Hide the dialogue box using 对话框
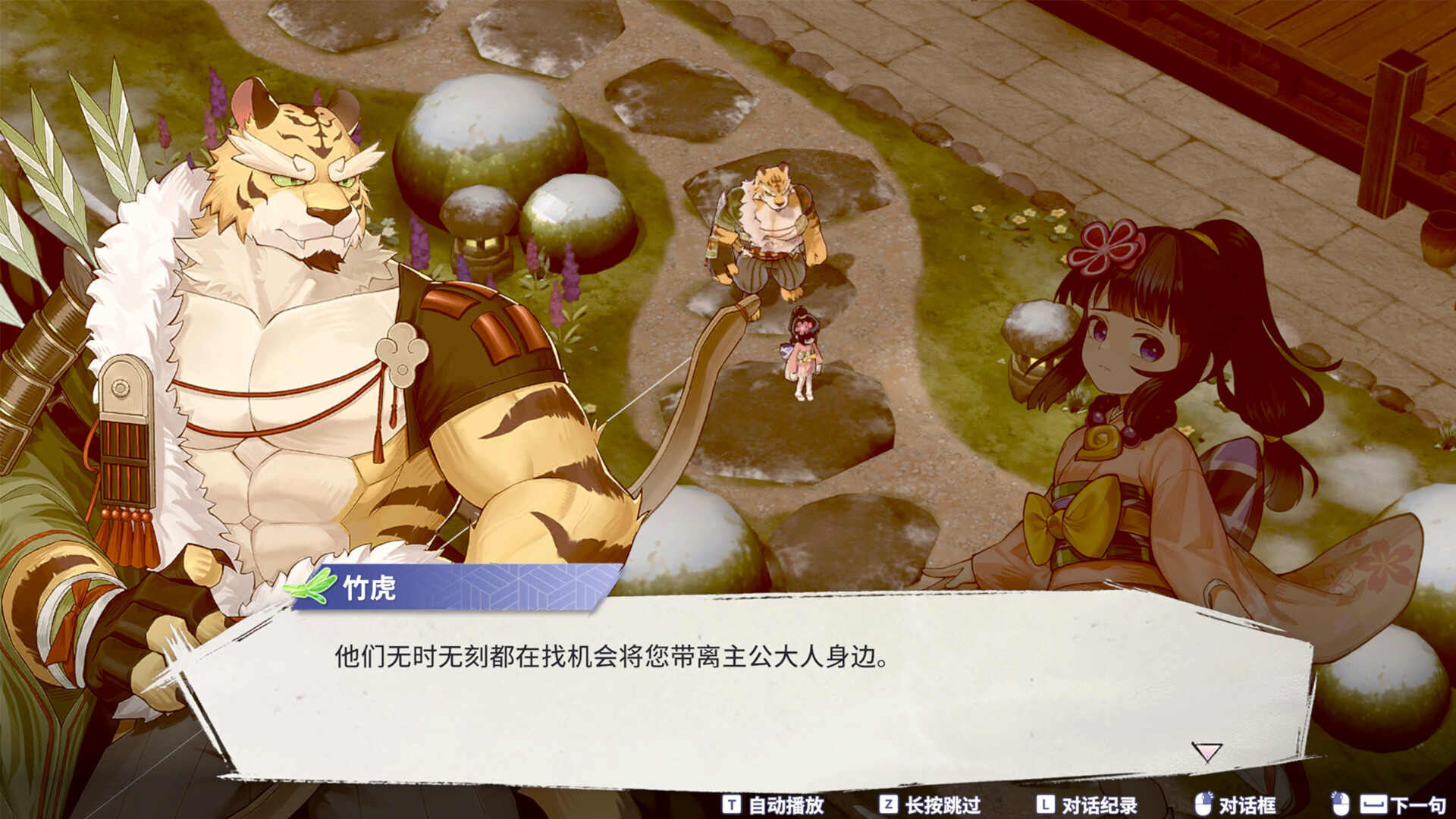The height and width of the screenshot is (819, 1456). tap(1248, 804)
